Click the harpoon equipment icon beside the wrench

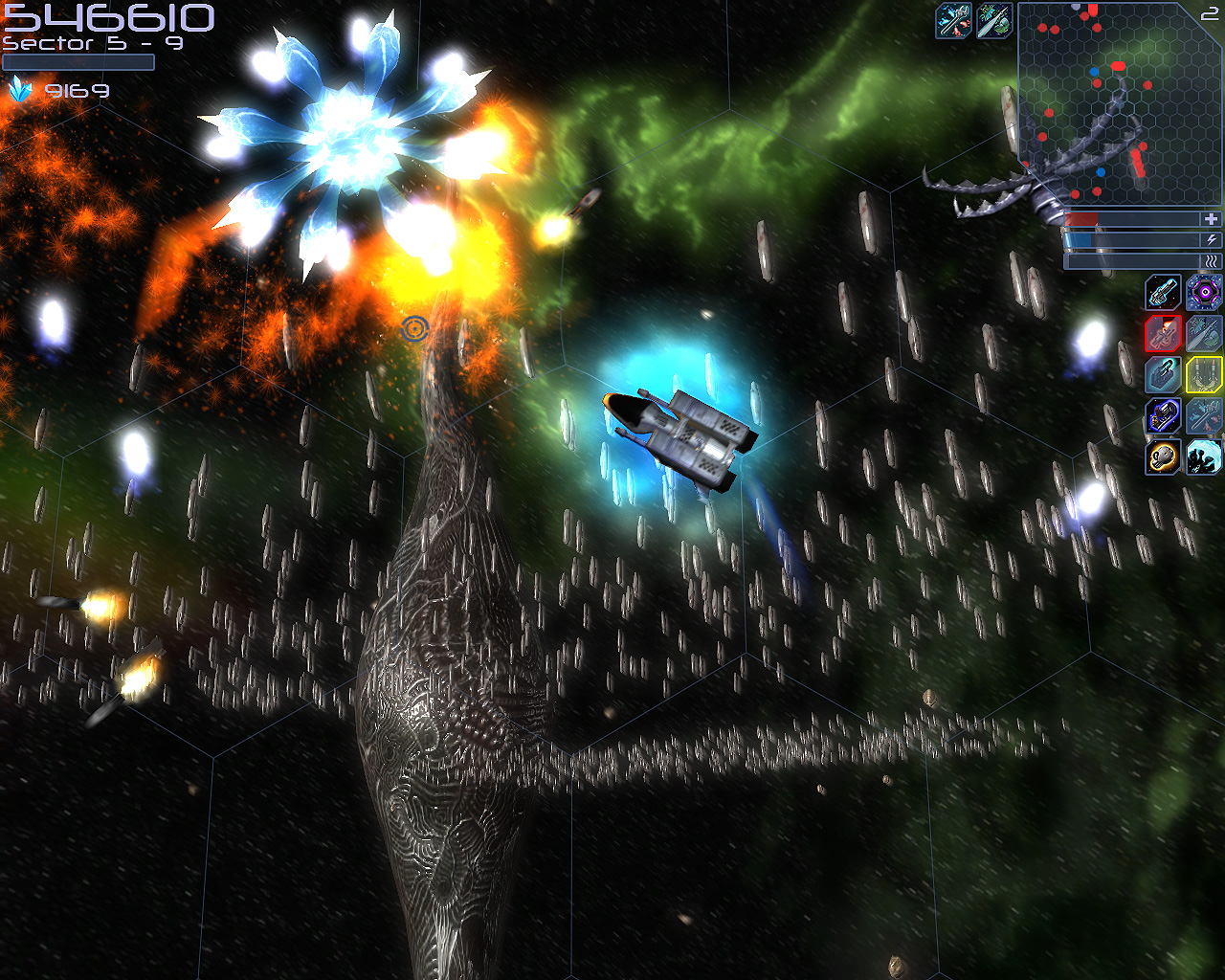coord(995,19)
